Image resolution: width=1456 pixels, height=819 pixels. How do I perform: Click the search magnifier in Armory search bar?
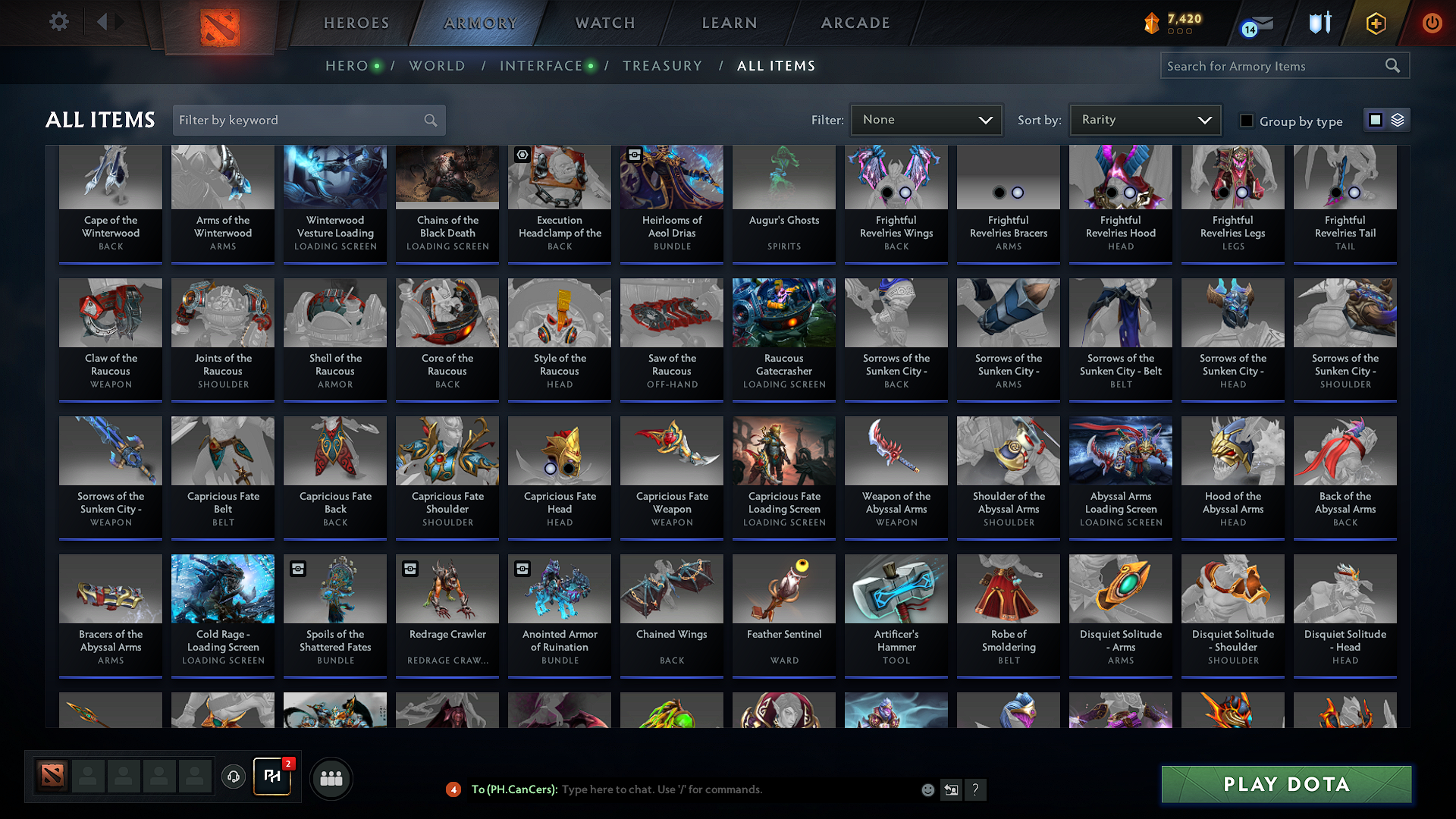click(1392, 65)
